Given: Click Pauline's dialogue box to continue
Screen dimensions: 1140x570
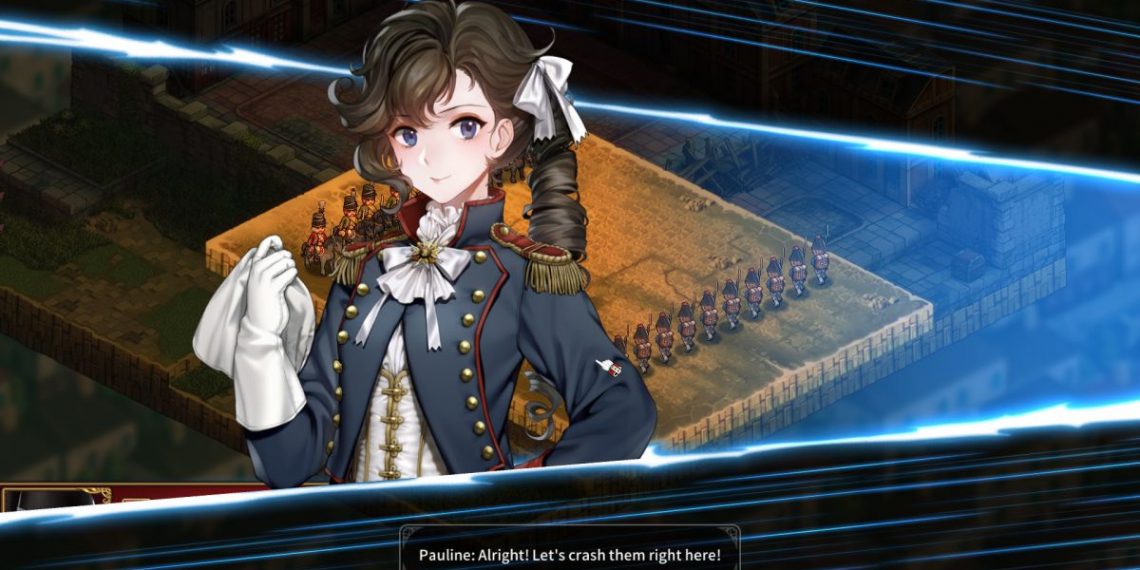Looking at the screenshot, I should [569, 553].
